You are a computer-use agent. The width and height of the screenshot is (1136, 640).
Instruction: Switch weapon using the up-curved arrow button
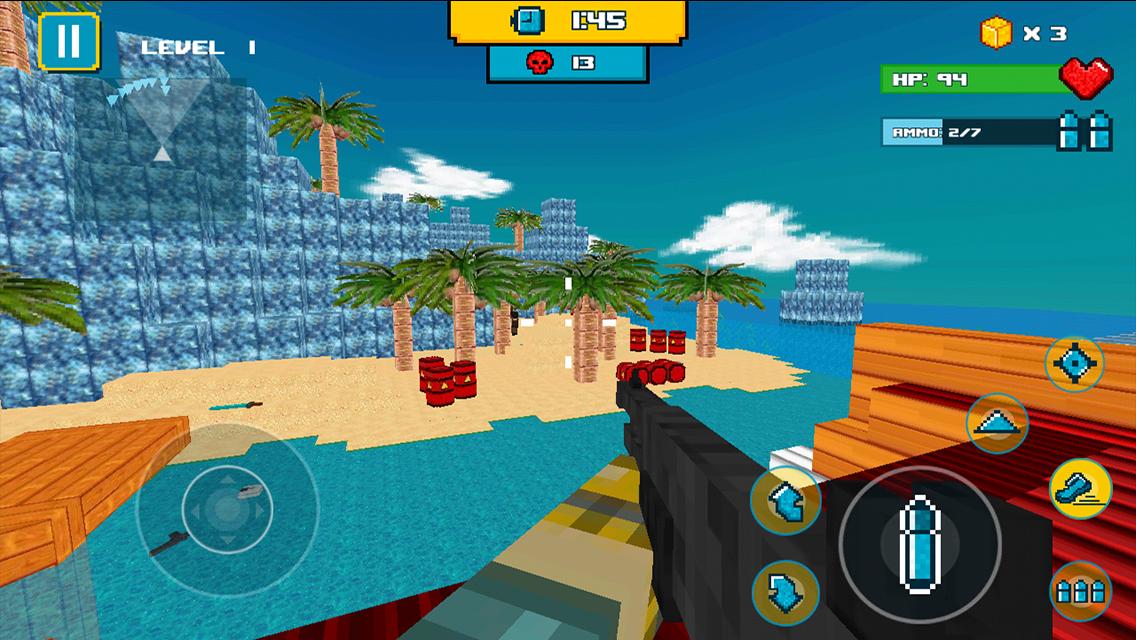pyautogui.click(x=786, y=500)
